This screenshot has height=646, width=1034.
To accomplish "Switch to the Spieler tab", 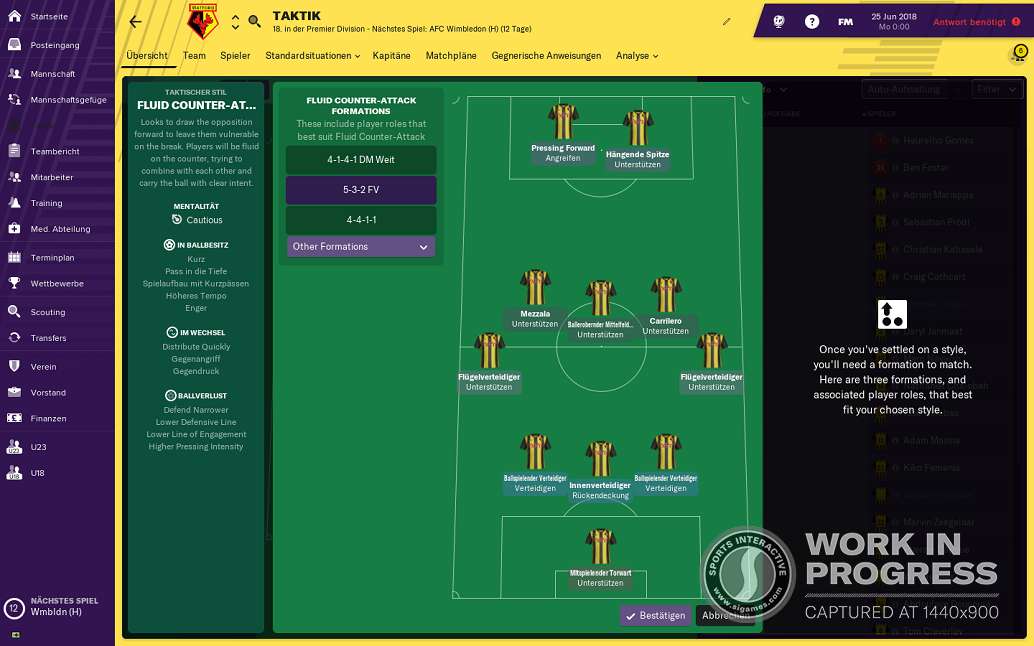I will pos(235,56).
